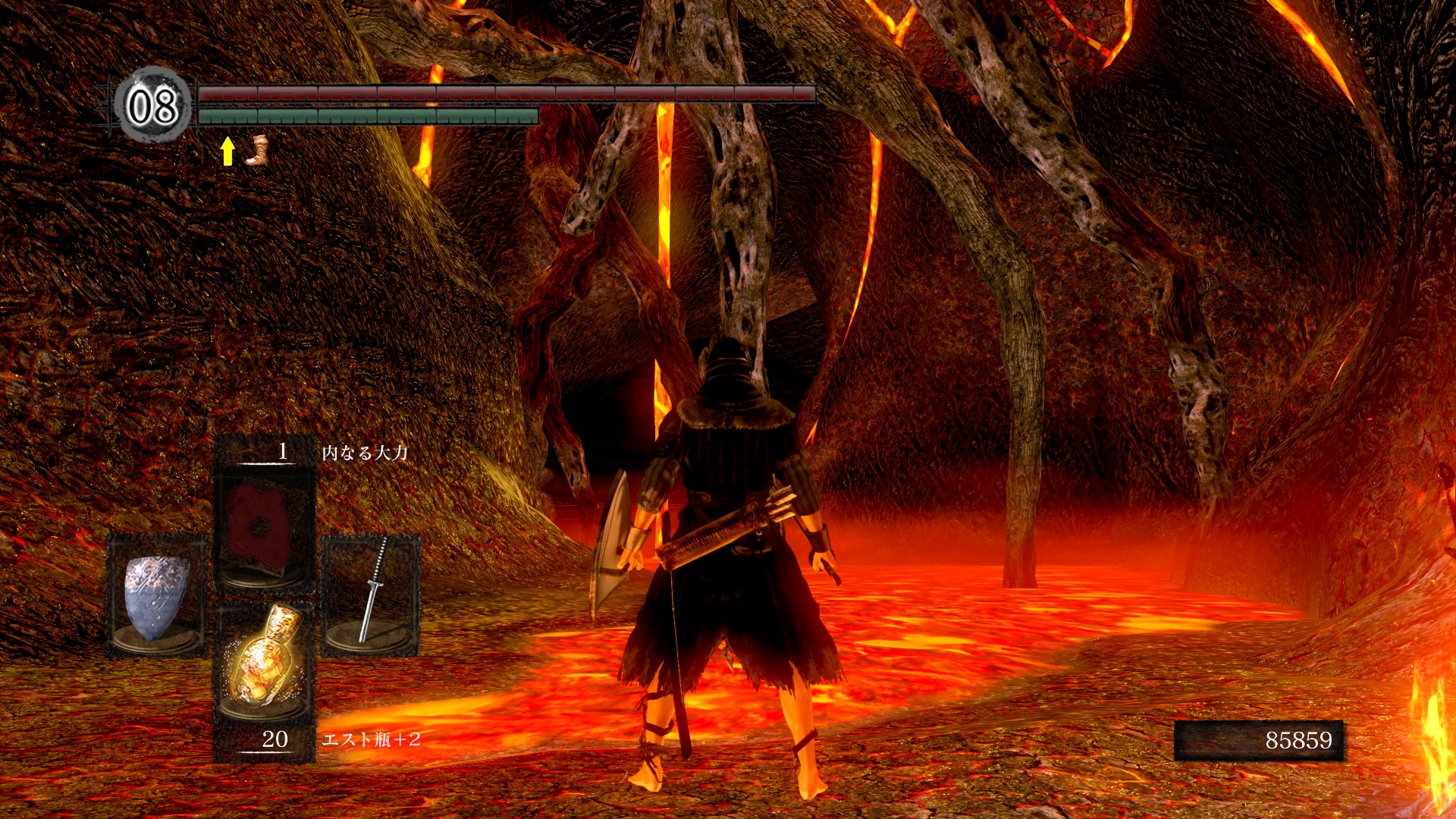Click the humanity counter showing 08
1456x819 pixels.
click(x=153, y=105)
